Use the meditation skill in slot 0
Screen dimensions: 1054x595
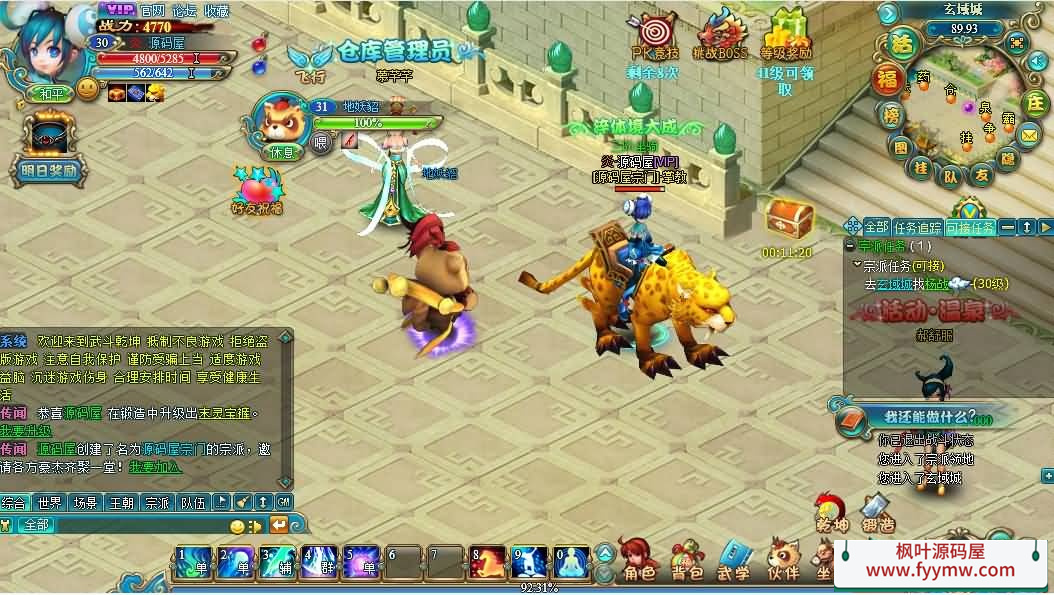point(572,563)
